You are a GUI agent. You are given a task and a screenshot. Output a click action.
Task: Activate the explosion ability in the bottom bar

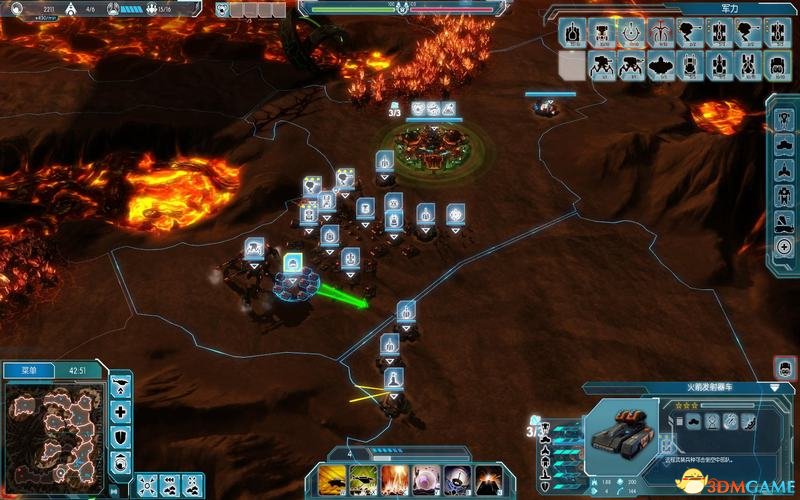(x=394, y=479)
